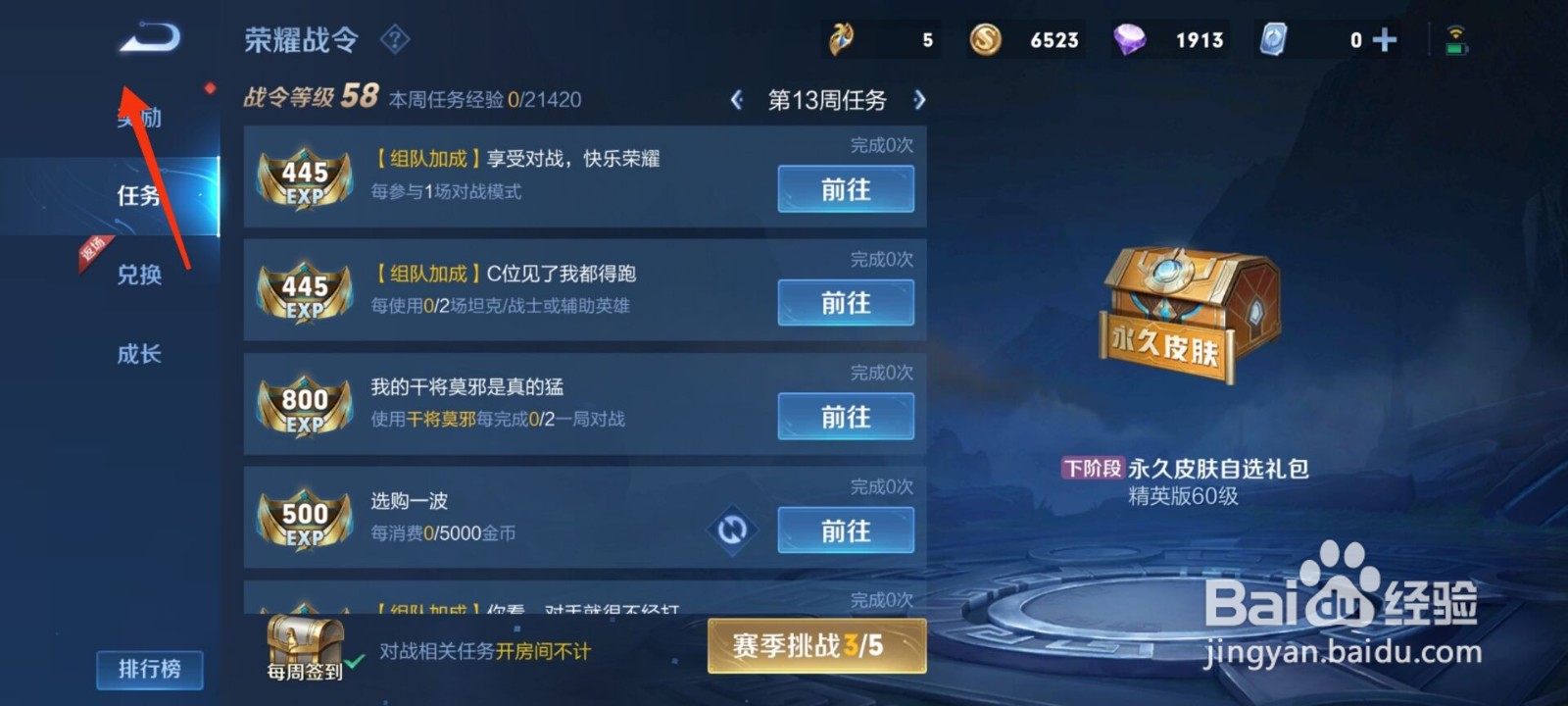Viewport: 1568px width, 706px height.
Task: Switch to the 奖励 tab
Action: (138, 116)
